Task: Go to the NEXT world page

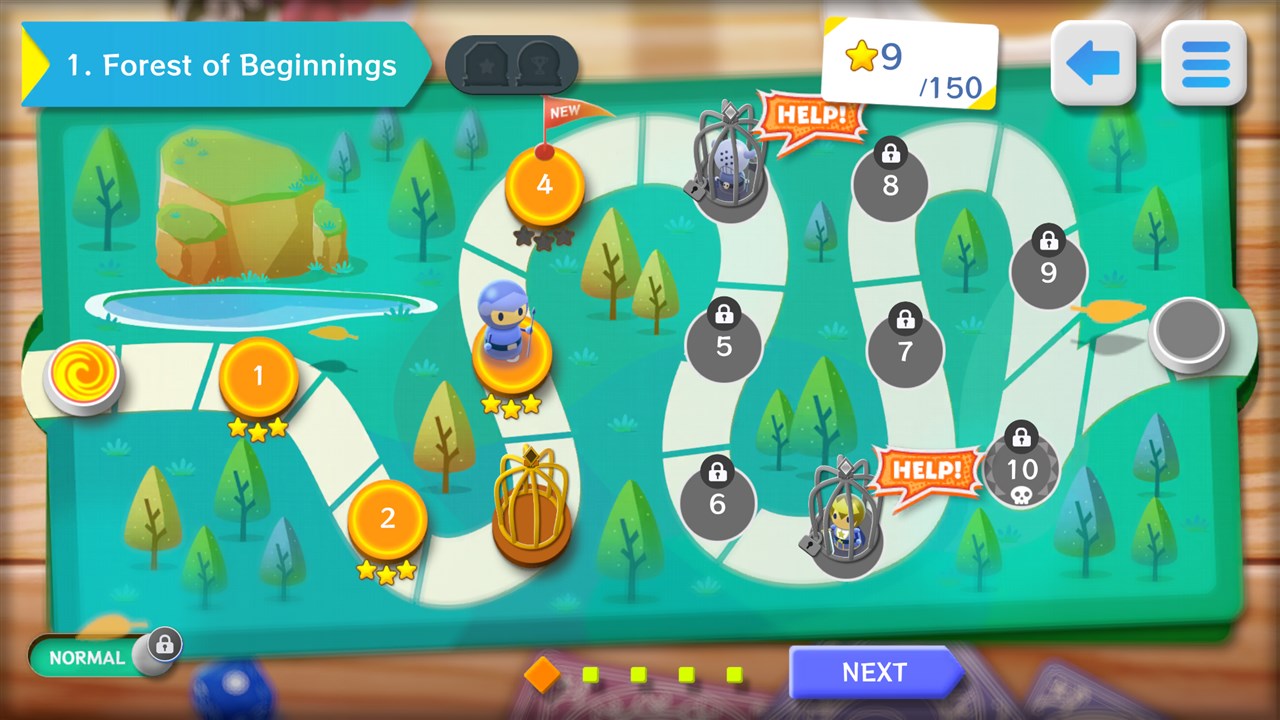Action: tap(874, 672)
